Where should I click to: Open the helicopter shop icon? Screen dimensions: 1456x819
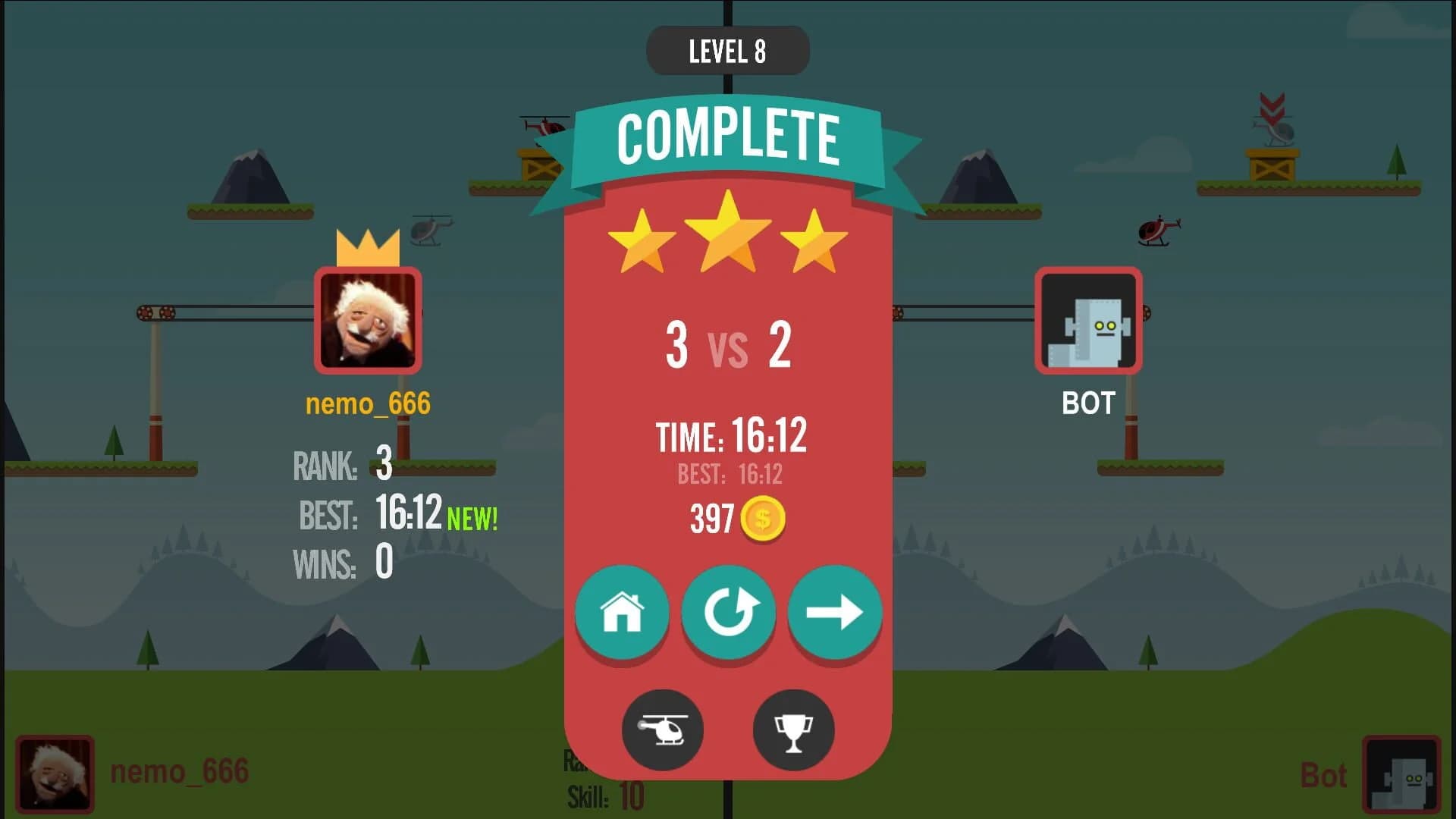click(662, 730)
